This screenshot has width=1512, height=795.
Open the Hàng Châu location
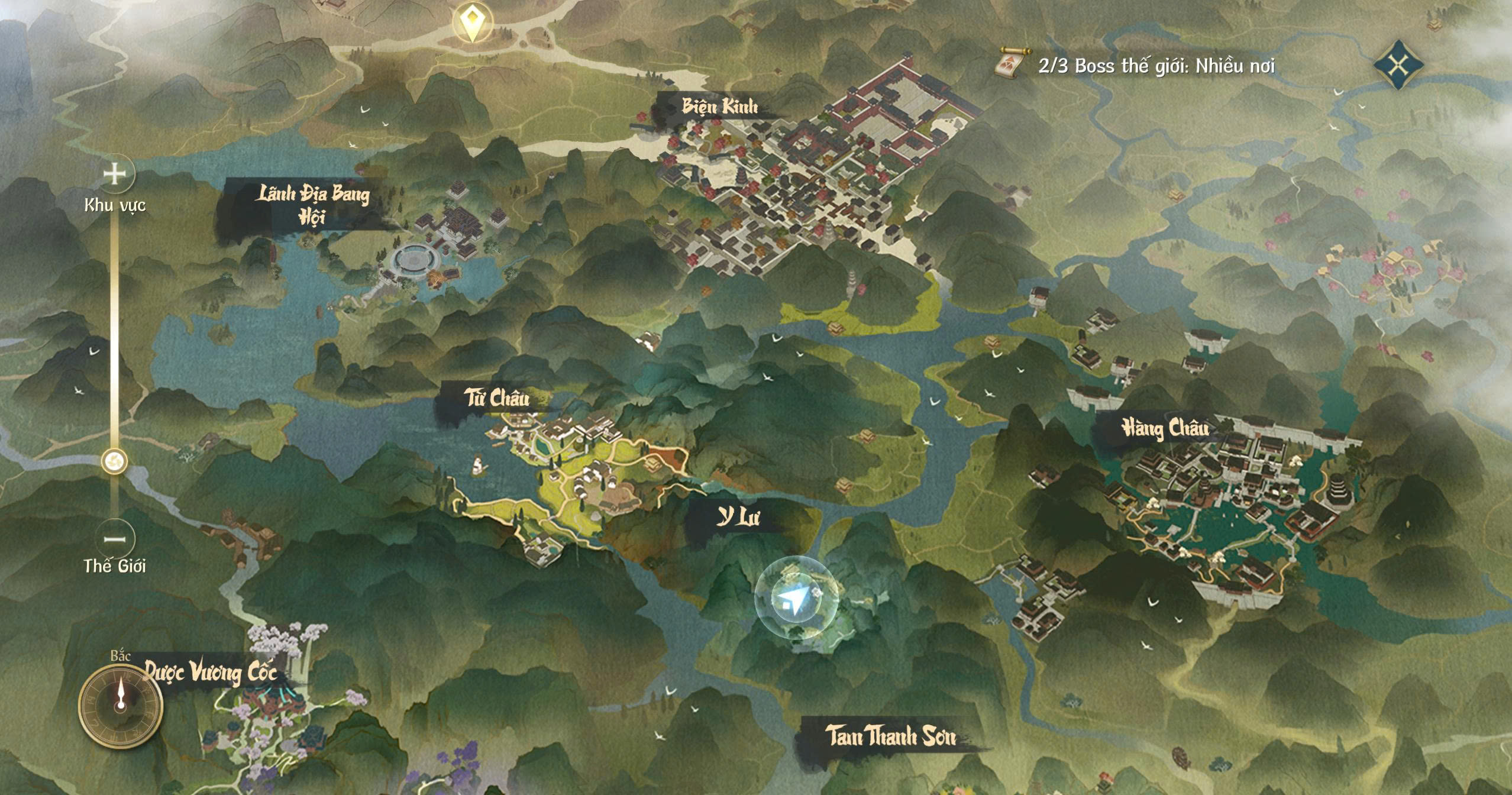1165,428
